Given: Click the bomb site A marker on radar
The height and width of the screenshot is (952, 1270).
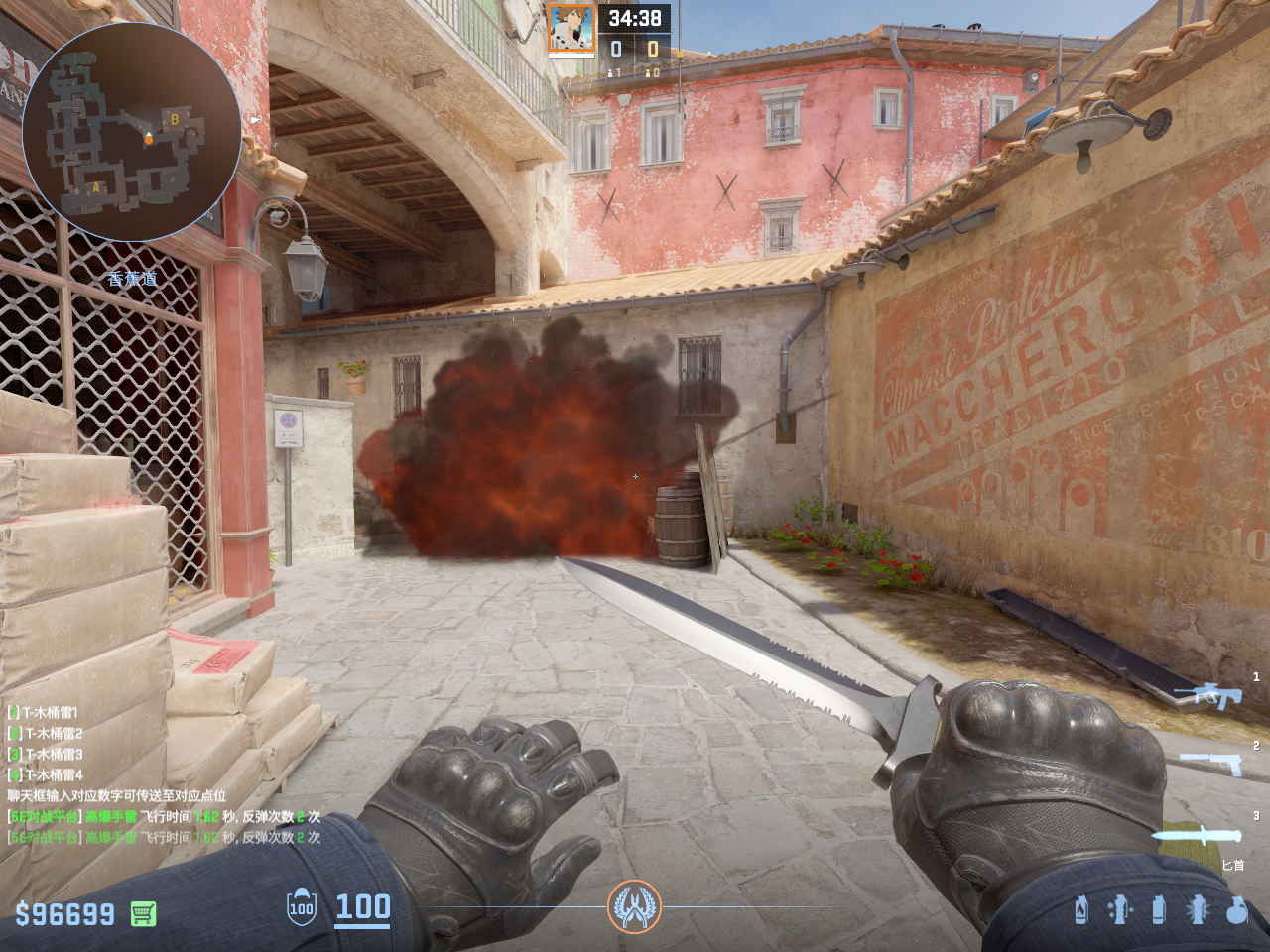Looking at the screenshot, I should 96,187.
